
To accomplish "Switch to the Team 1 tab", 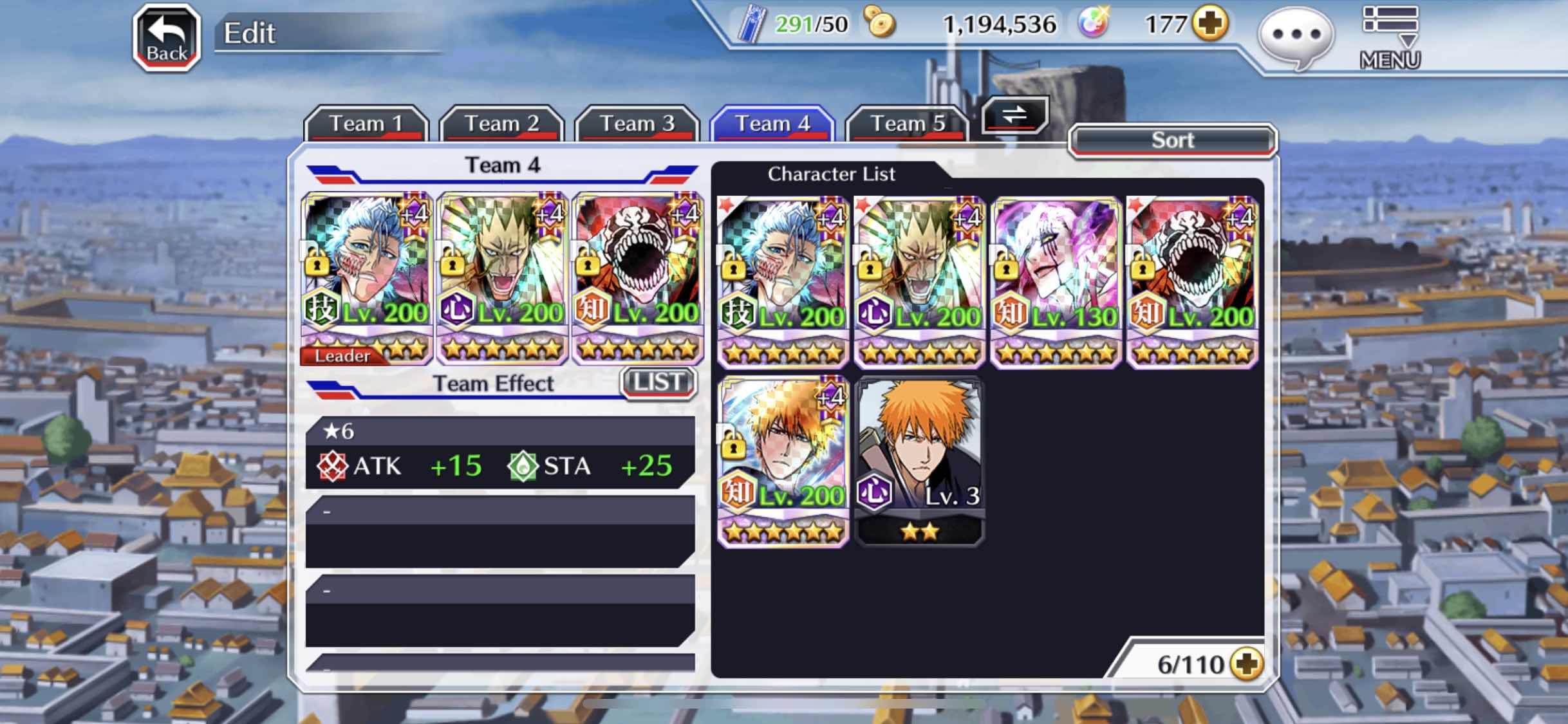I will coord(366,124).
